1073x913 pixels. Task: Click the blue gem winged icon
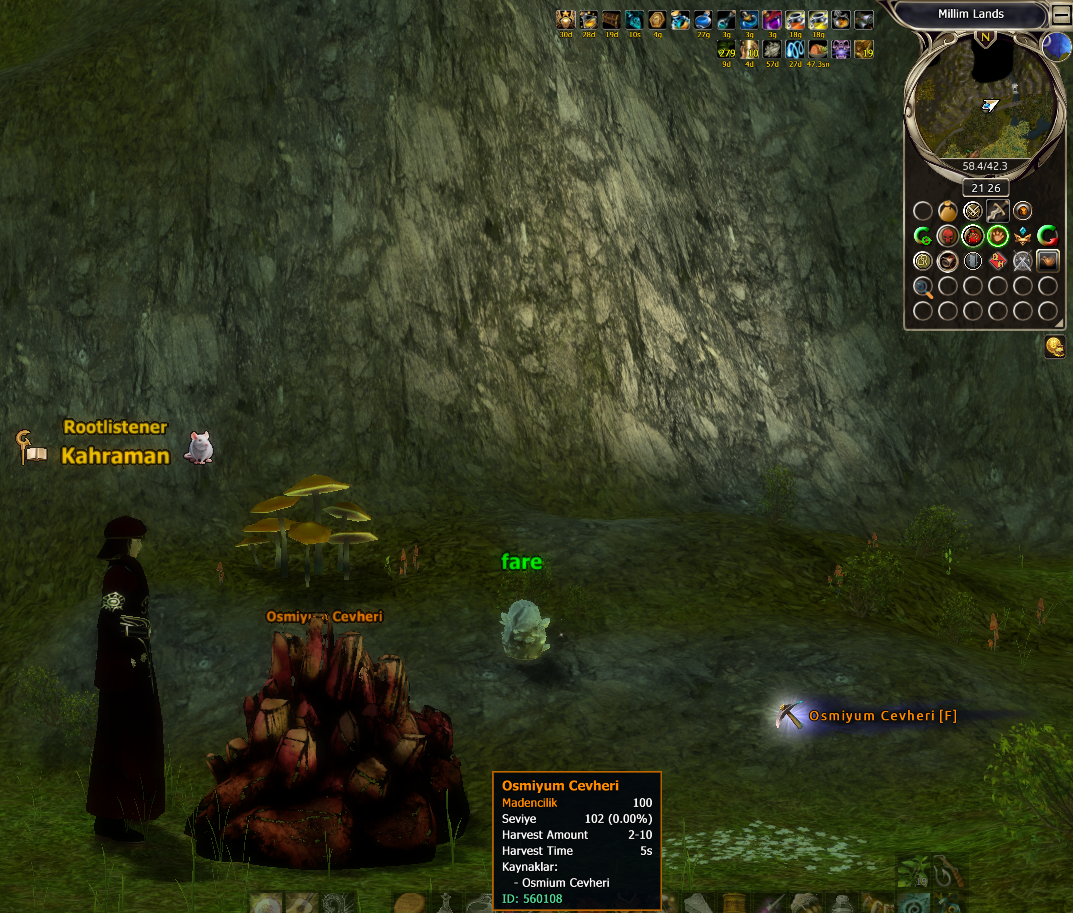click(1023, 236)
